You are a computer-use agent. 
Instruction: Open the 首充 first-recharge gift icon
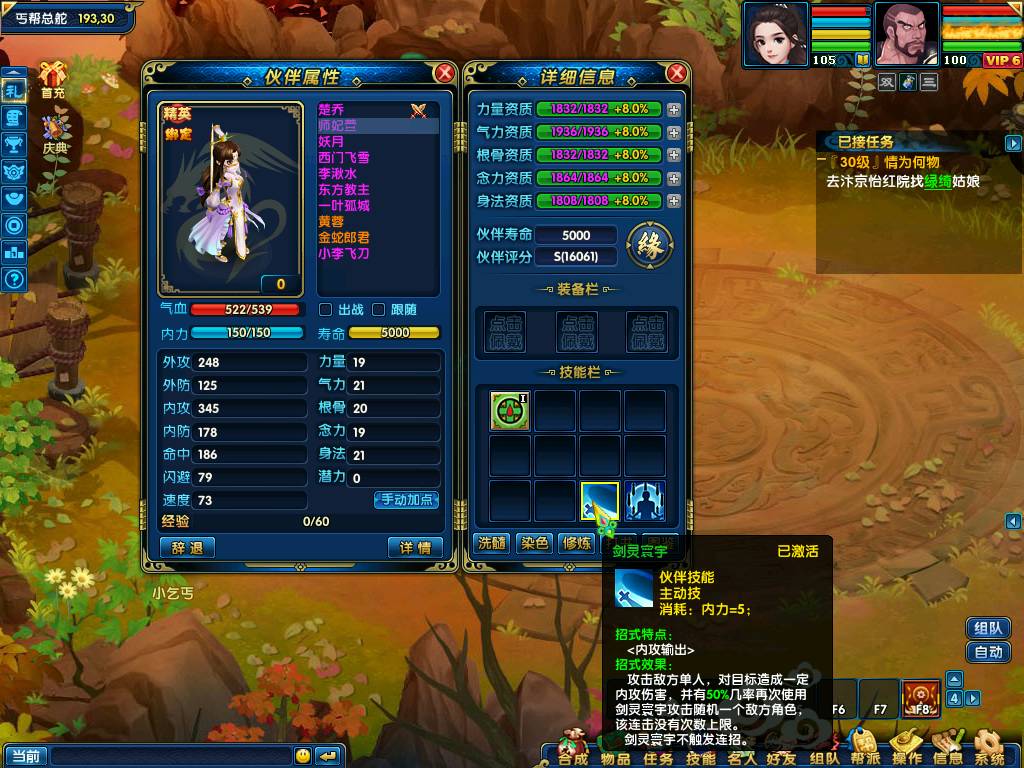pyautogui.click(x=53, y=79)
